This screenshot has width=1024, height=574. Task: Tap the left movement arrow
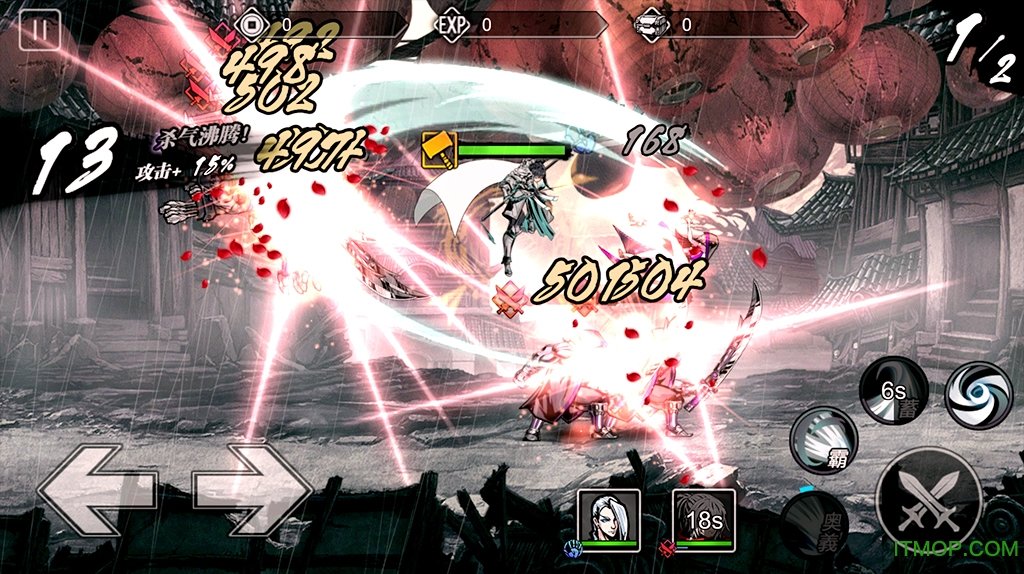(97, 490)
